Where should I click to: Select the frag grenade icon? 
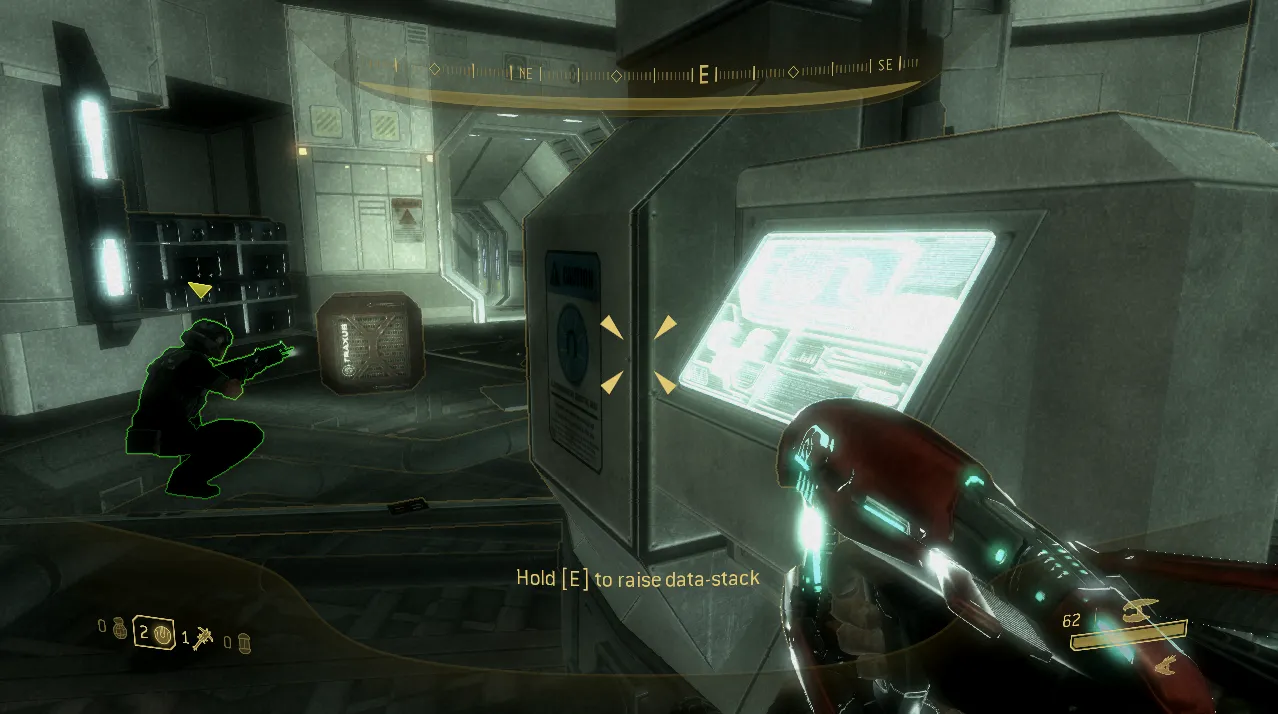pos(119,633)
